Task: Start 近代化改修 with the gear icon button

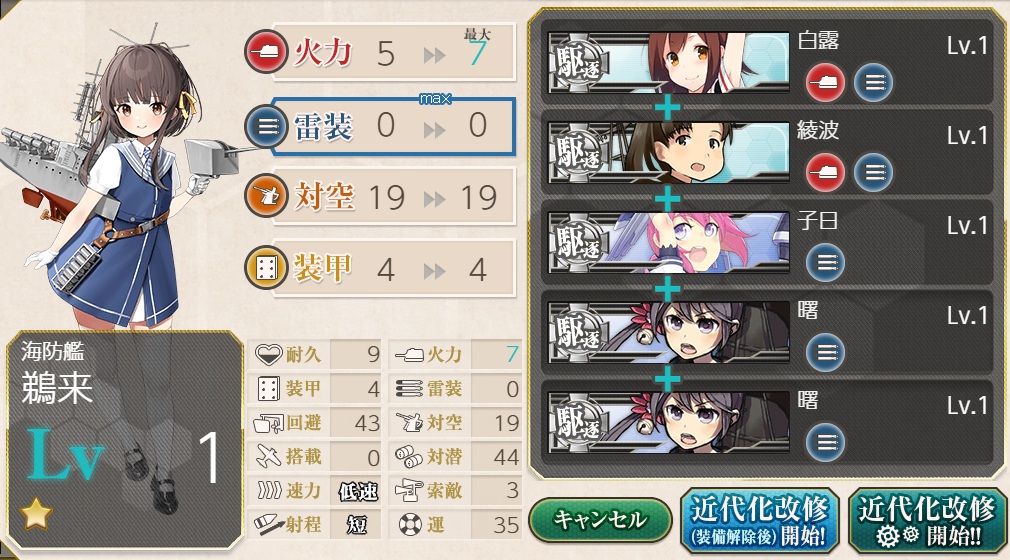Action: pyautogui.click(x=927, y=520)
